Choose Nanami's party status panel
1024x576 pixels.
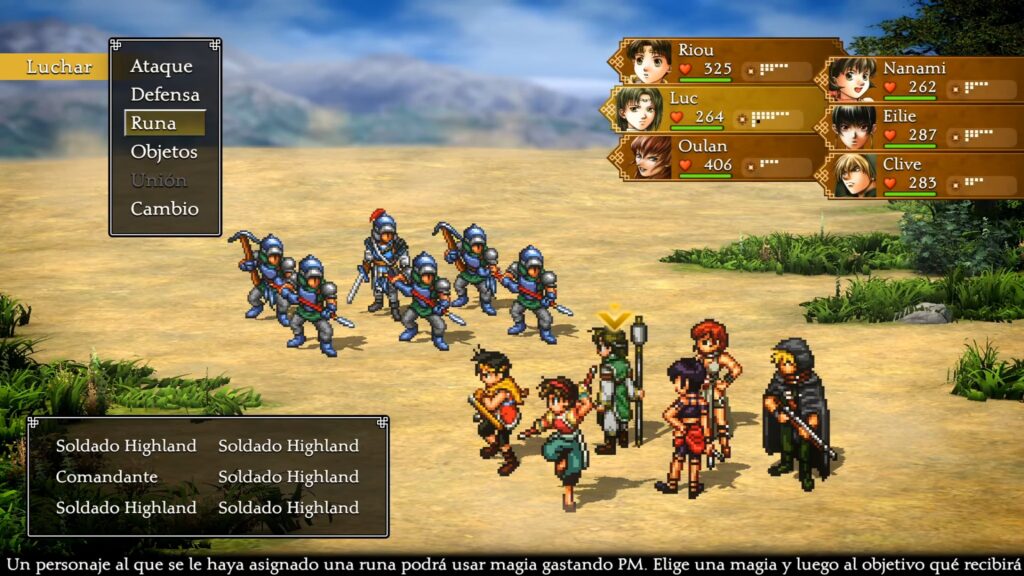923,79
